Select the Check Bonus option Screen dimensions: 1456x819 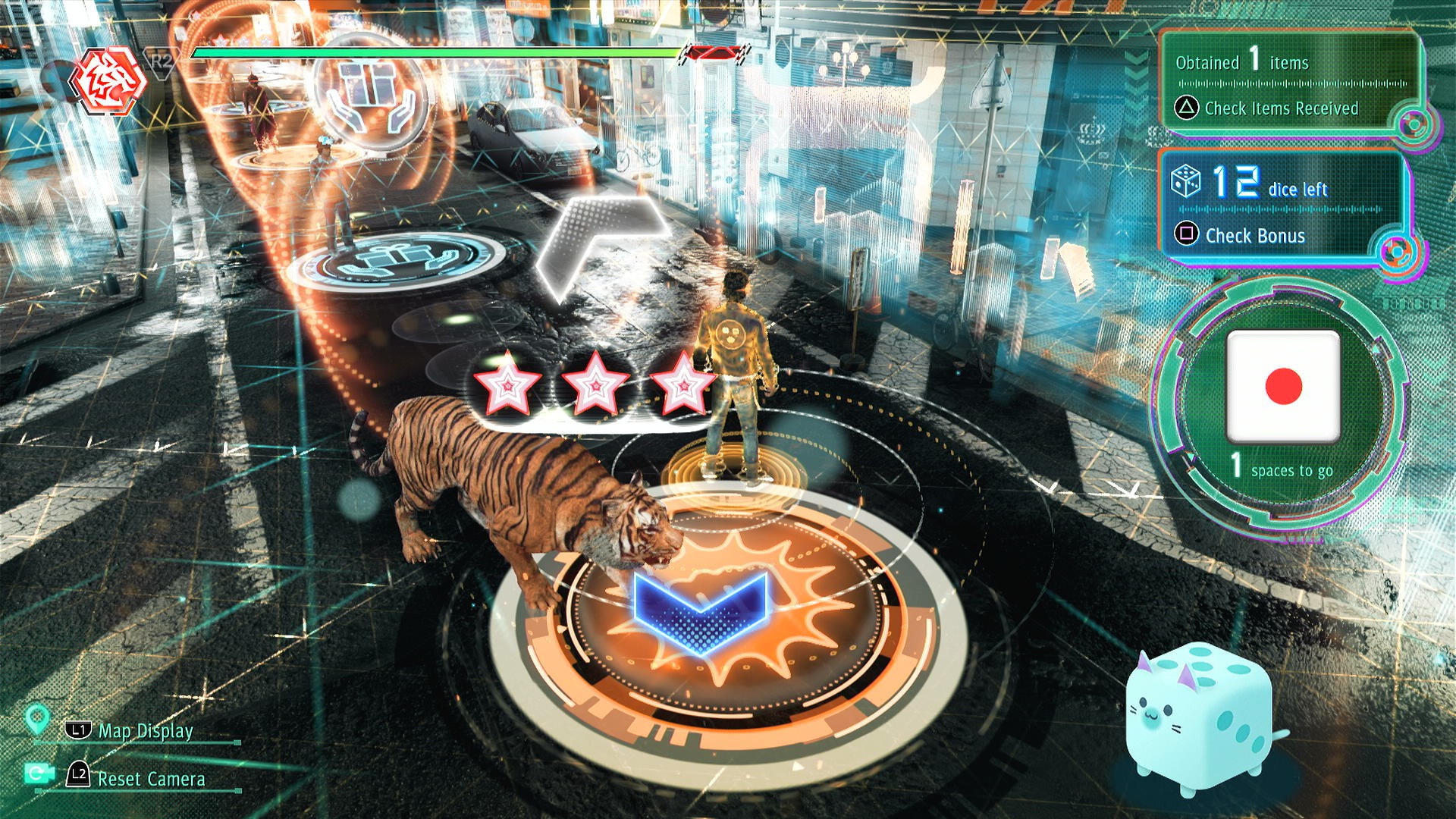1254,236
